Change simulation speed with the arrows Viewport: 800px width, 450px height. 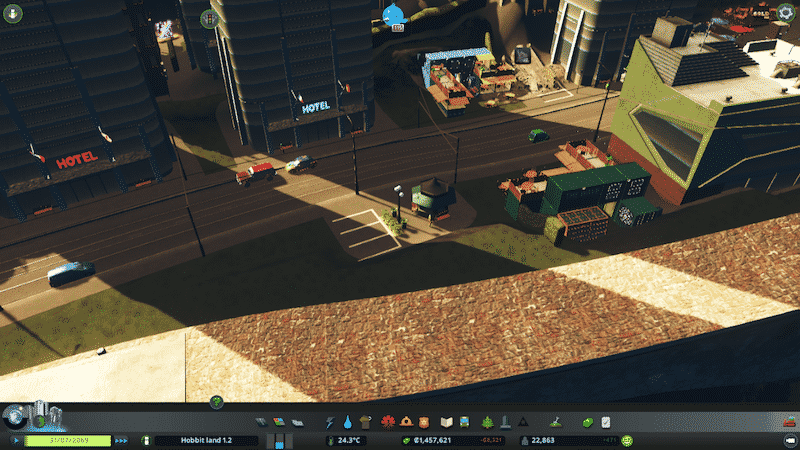[122, 440]
